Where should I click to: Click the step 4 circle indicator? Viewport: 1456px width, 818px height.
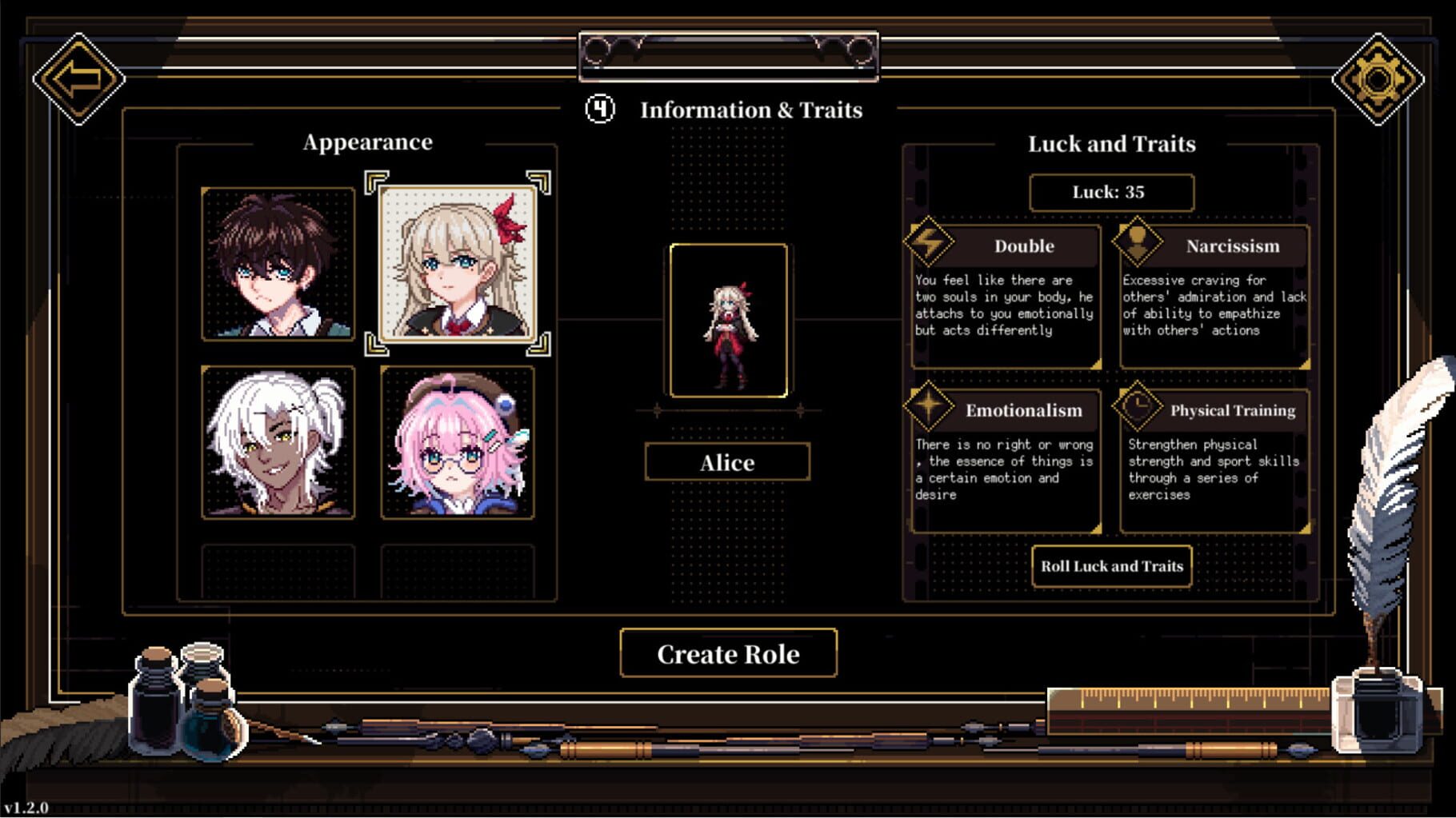599,109
